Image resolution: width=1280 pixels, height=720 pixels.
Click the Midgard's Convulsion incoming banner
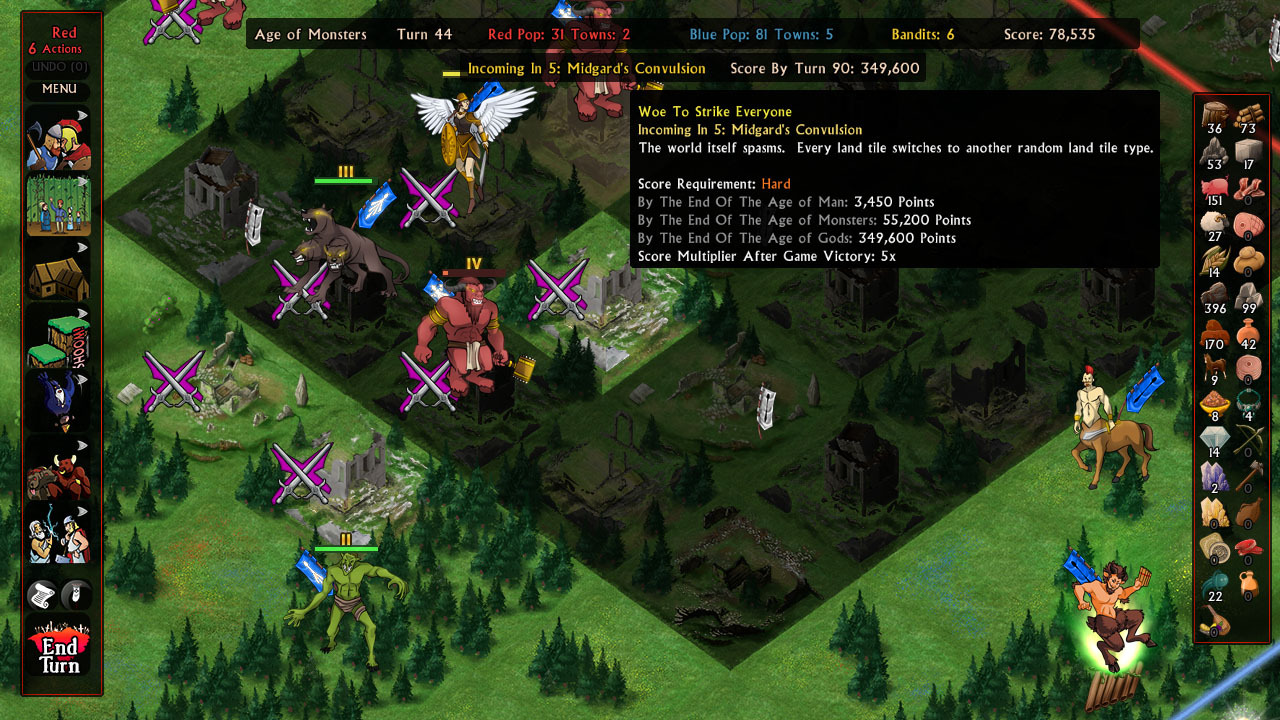(585, 69)
